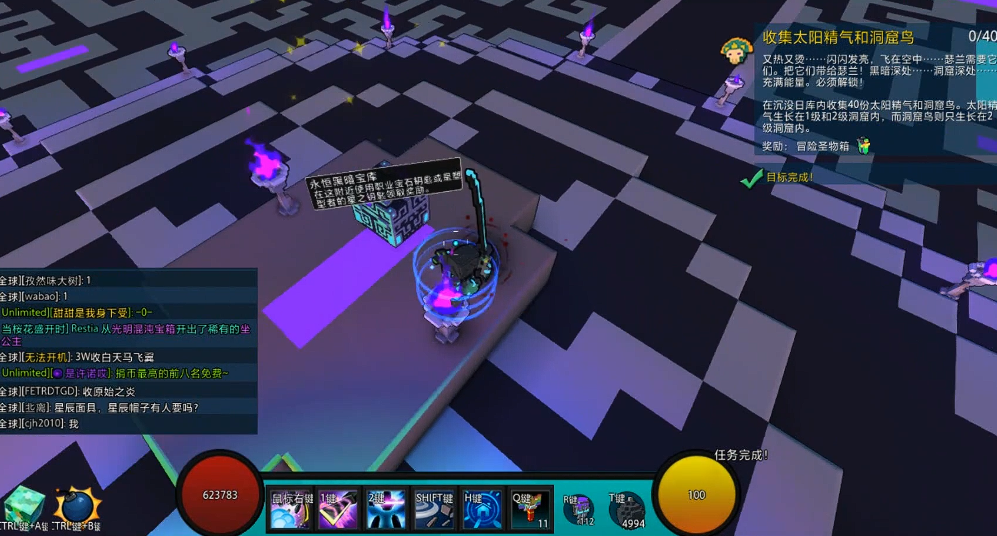Open the 收集太阳精气和洞窟鸟 quest tracker
The width and height of the screenshot is (997, 536).
point(838,37)
